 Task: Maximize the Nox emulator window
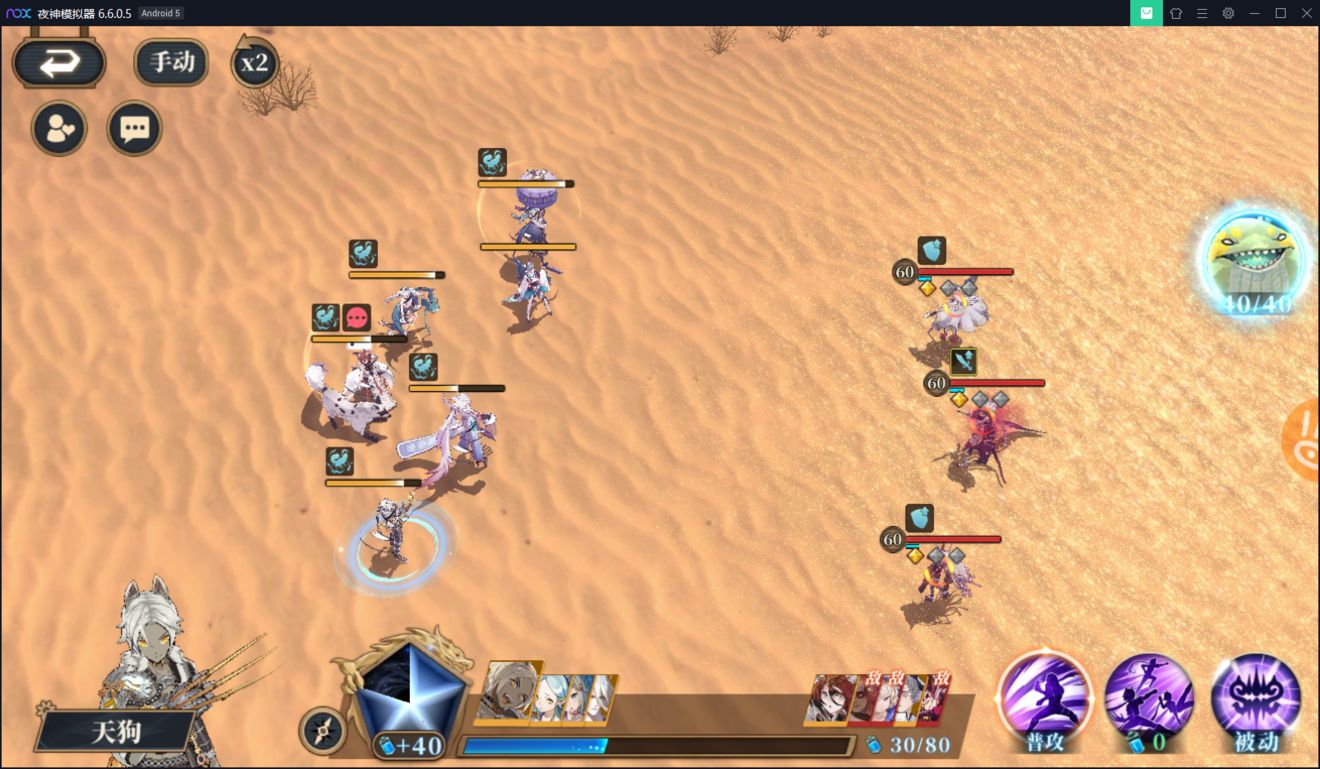[x=1280, y=13]
